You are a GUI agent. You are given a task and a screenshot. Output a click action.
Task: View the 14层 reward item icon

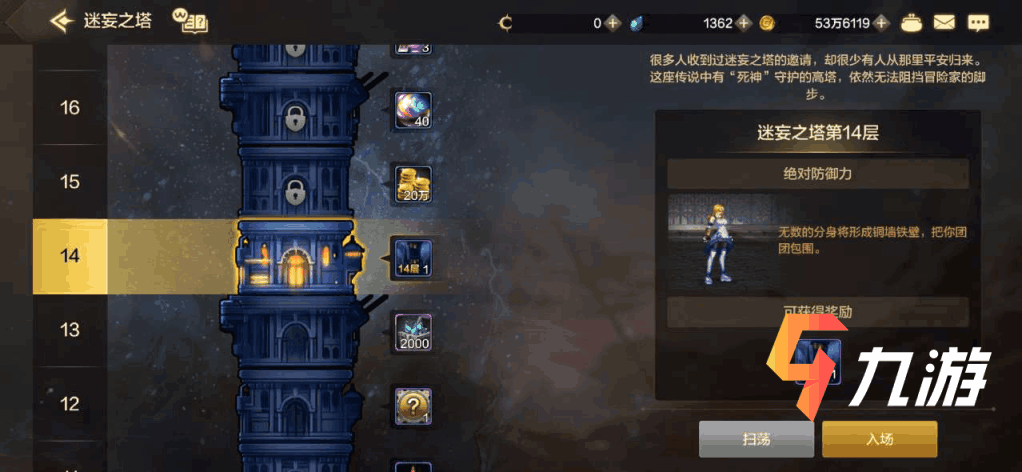(412, 258)
